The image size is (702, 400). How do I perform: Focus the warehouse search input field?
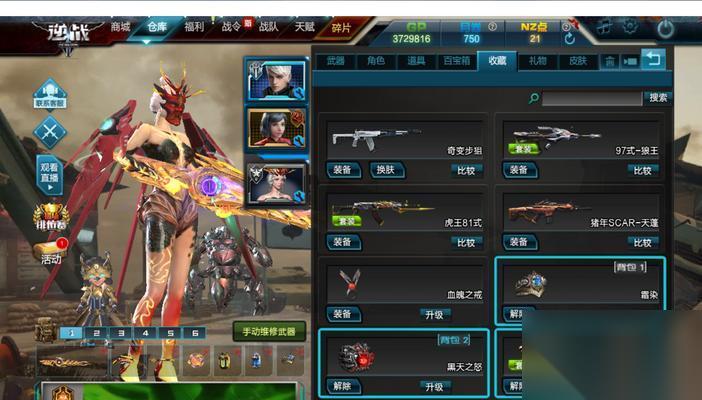(x=592, y=98)
